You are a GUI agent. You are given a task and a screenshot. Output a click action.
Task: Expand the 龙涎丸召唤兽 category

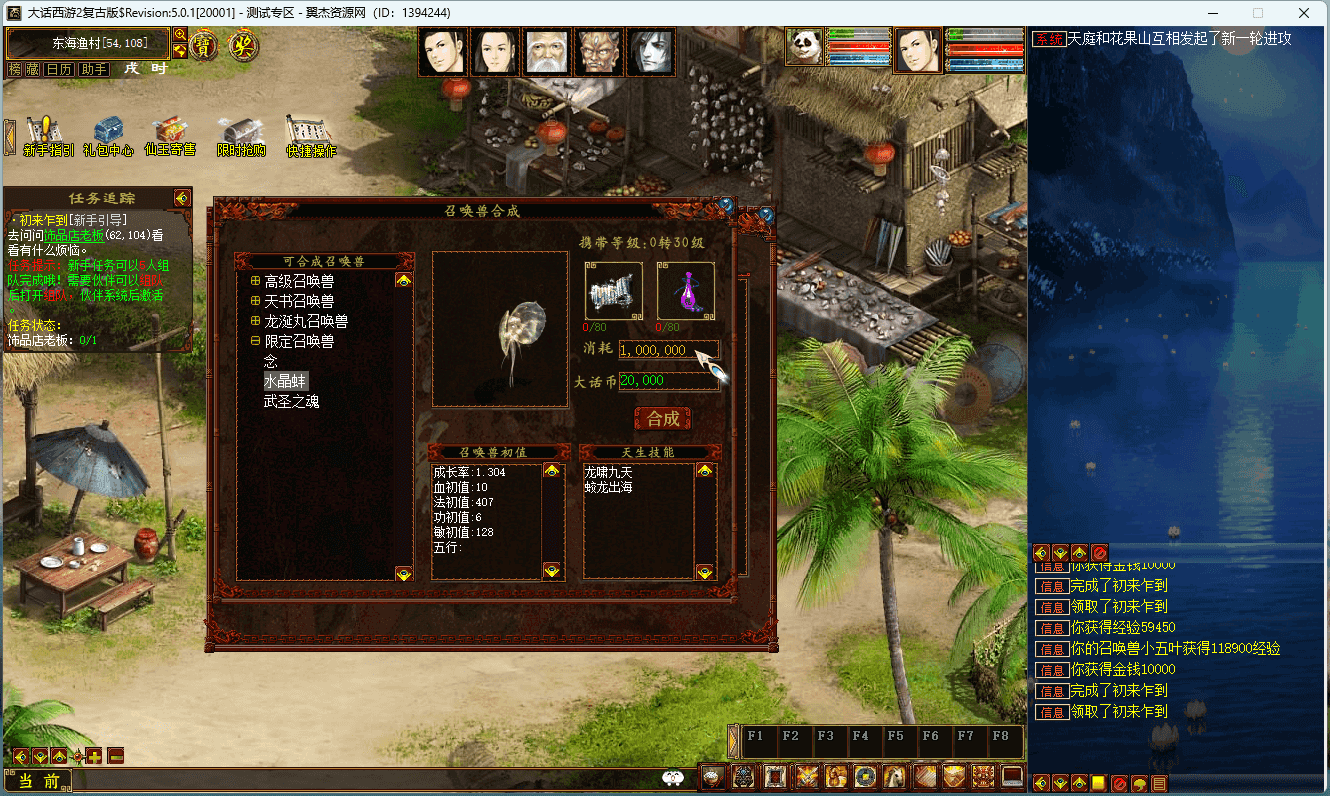256,321
